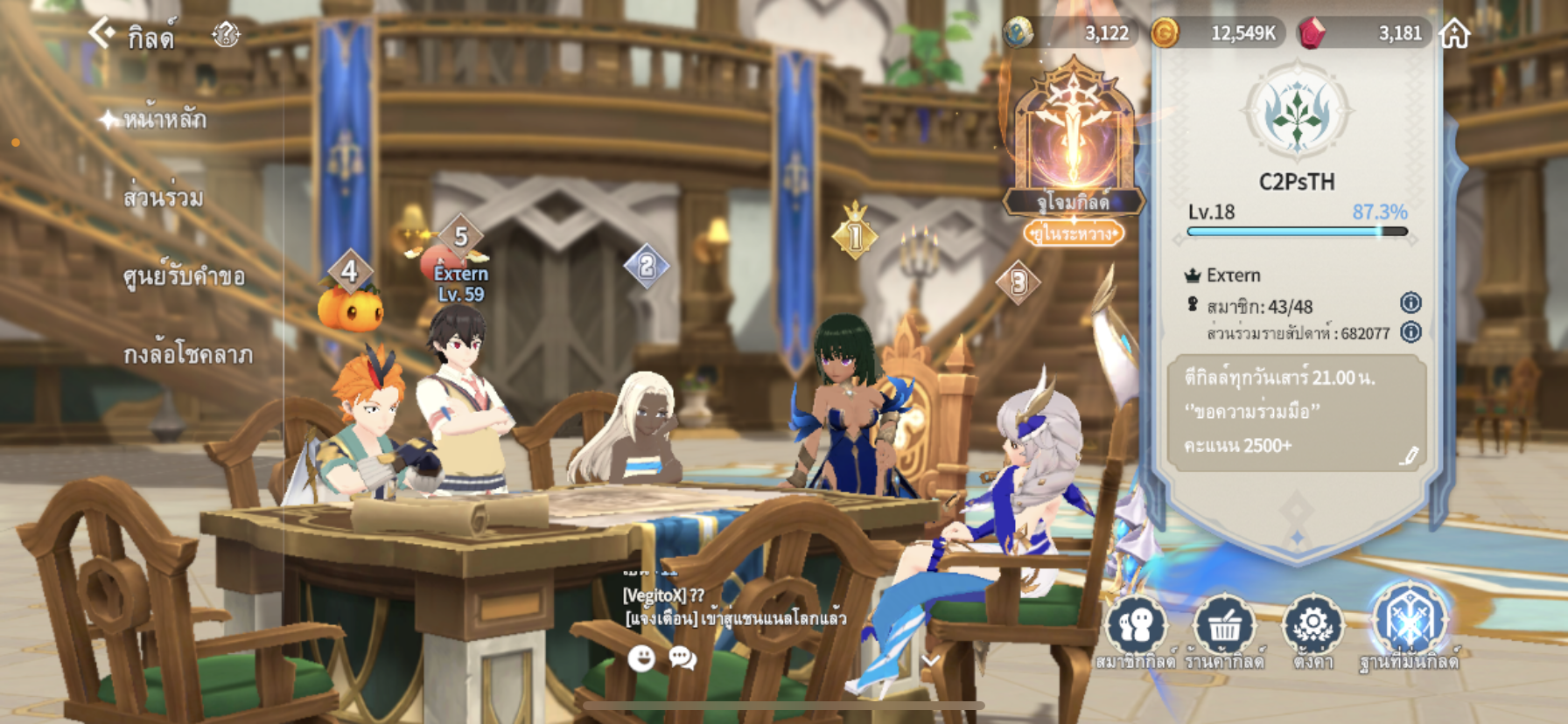Open the chat speech bubble button
The image size is (1568, 724).
coord(682,658)
